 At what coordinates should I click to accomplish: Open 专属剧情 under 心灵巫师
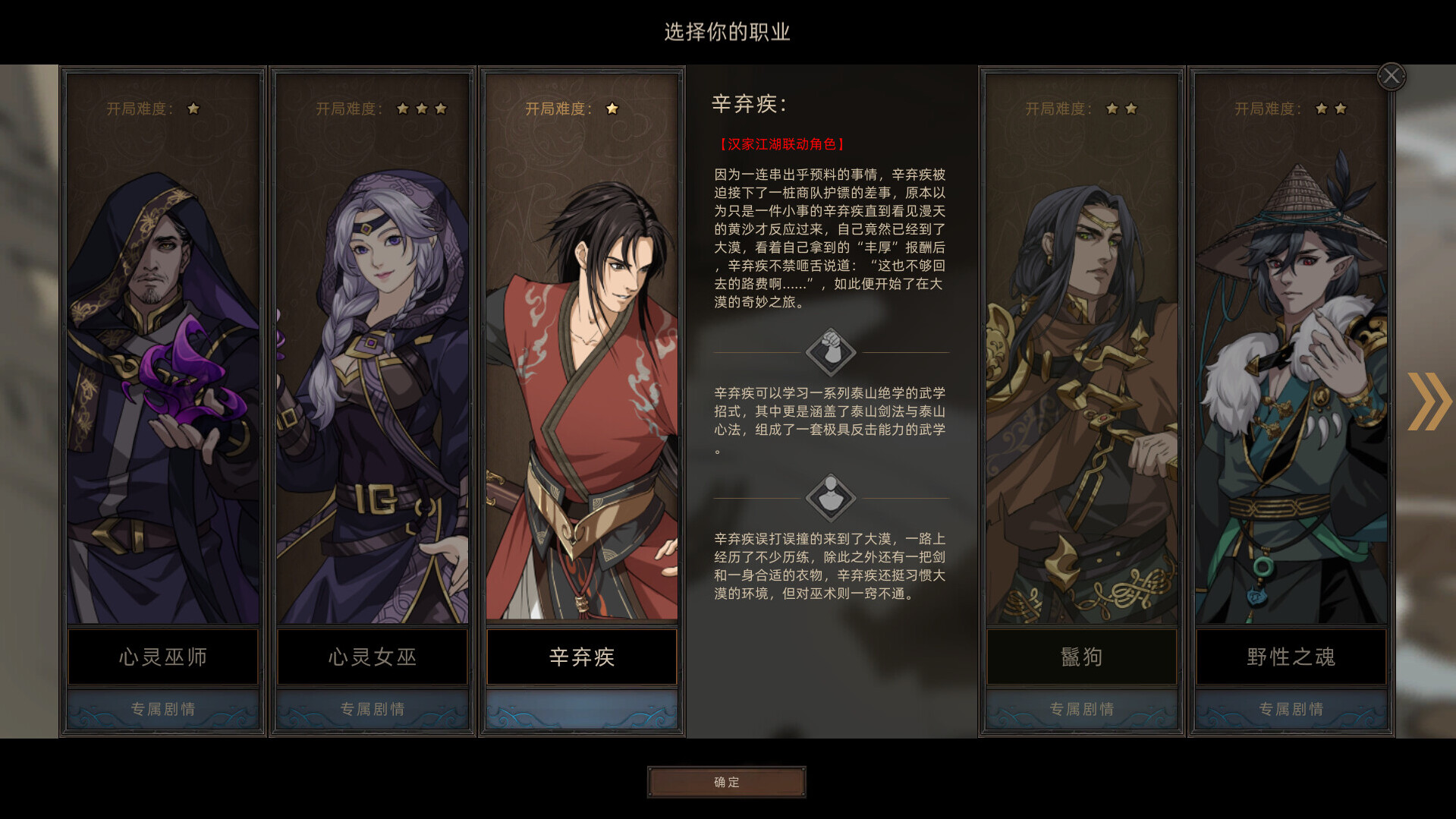pos(163,709)
